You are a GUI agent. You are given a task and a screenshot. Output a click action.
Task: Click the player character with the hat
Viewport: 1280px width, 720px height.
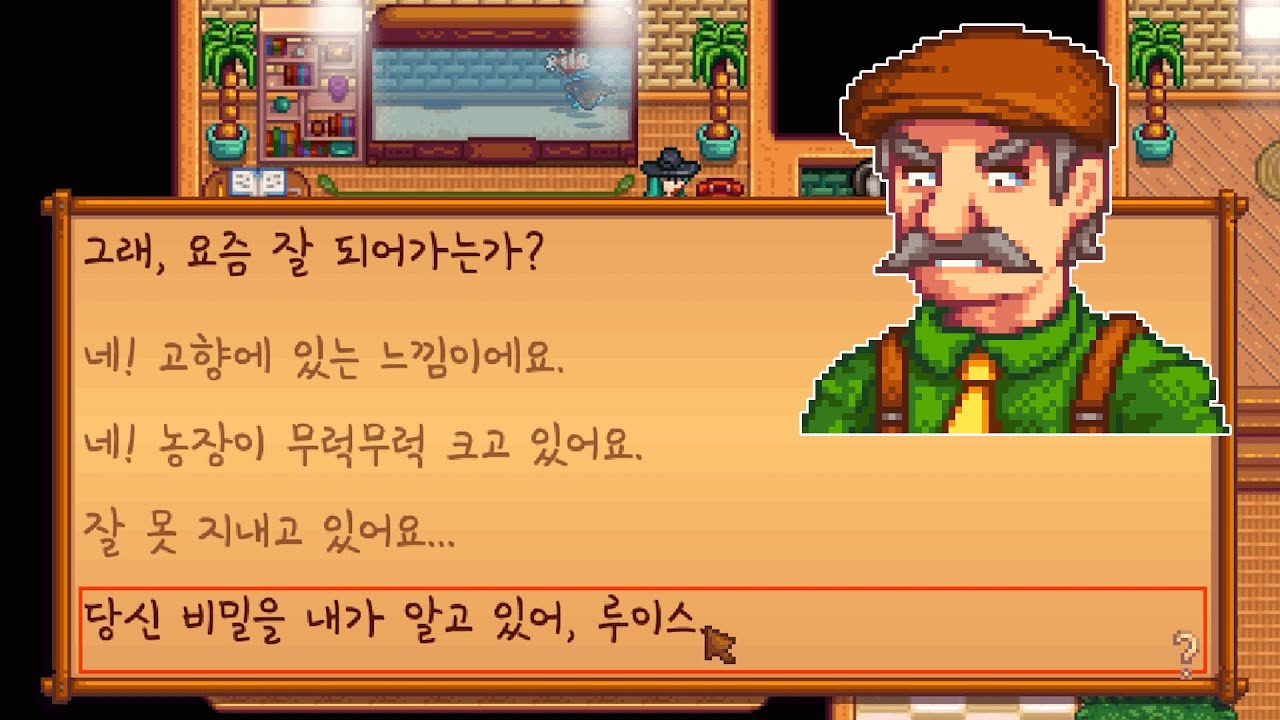pos(670,172)
